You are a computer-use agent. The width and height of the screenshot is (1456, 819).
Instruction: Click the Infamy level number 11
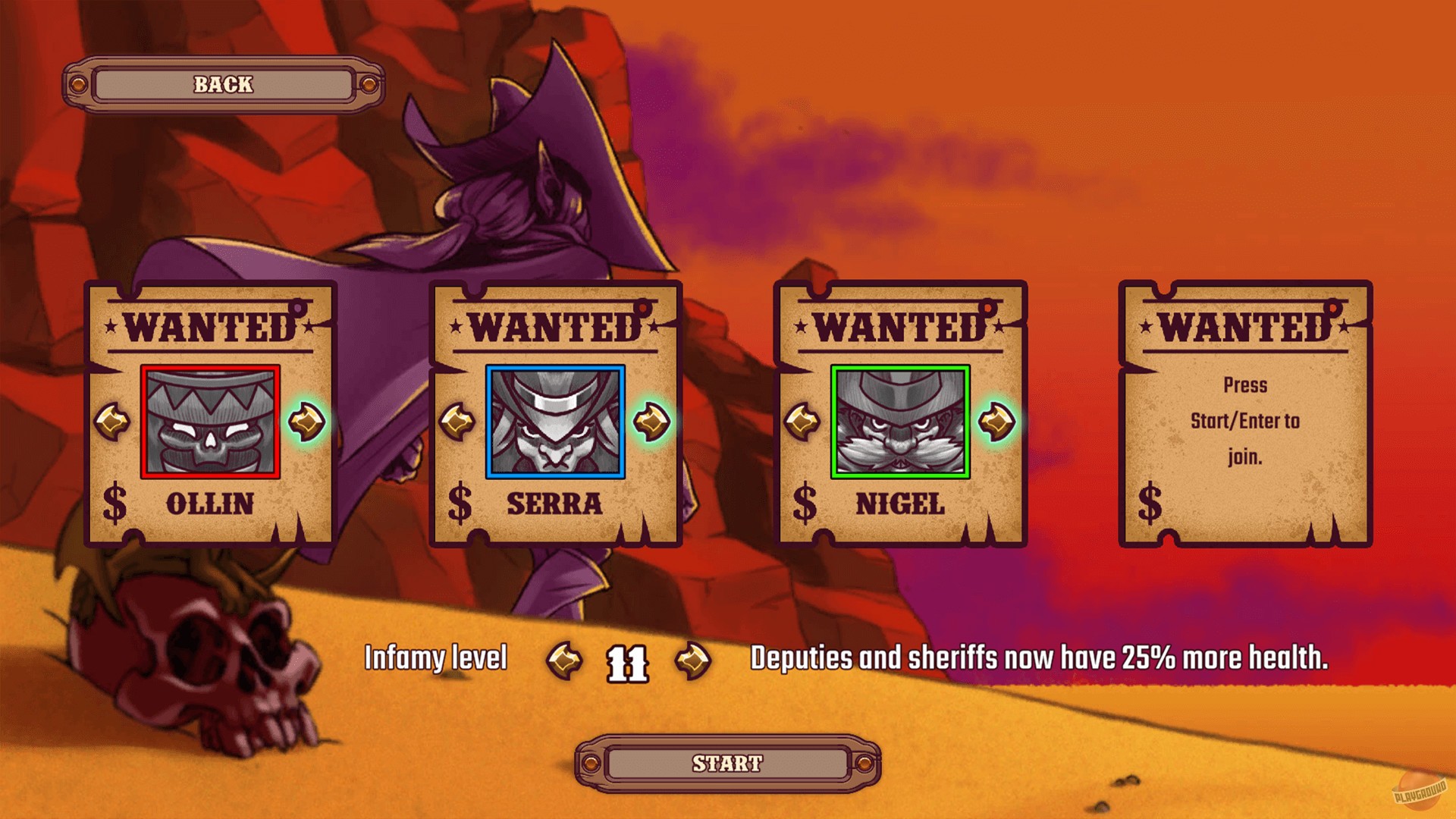click(627, 662)
